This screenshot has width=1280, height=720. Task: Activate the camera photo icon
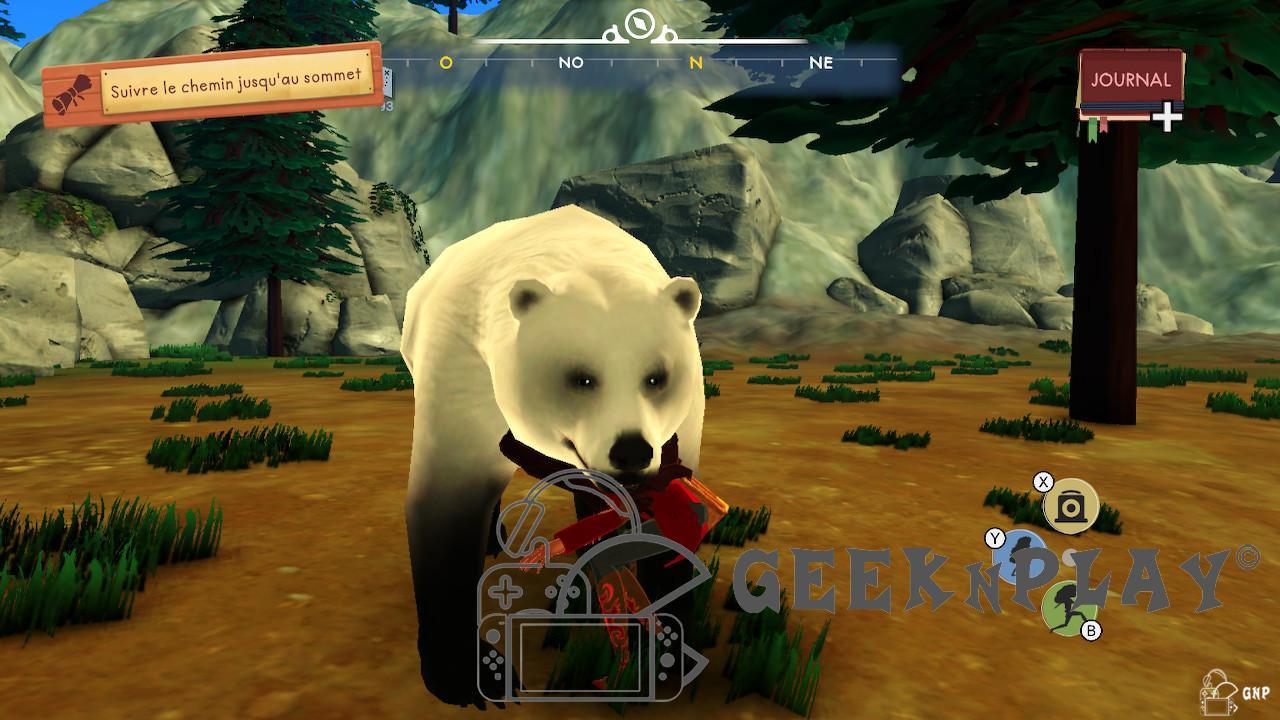coord(1071,506)
